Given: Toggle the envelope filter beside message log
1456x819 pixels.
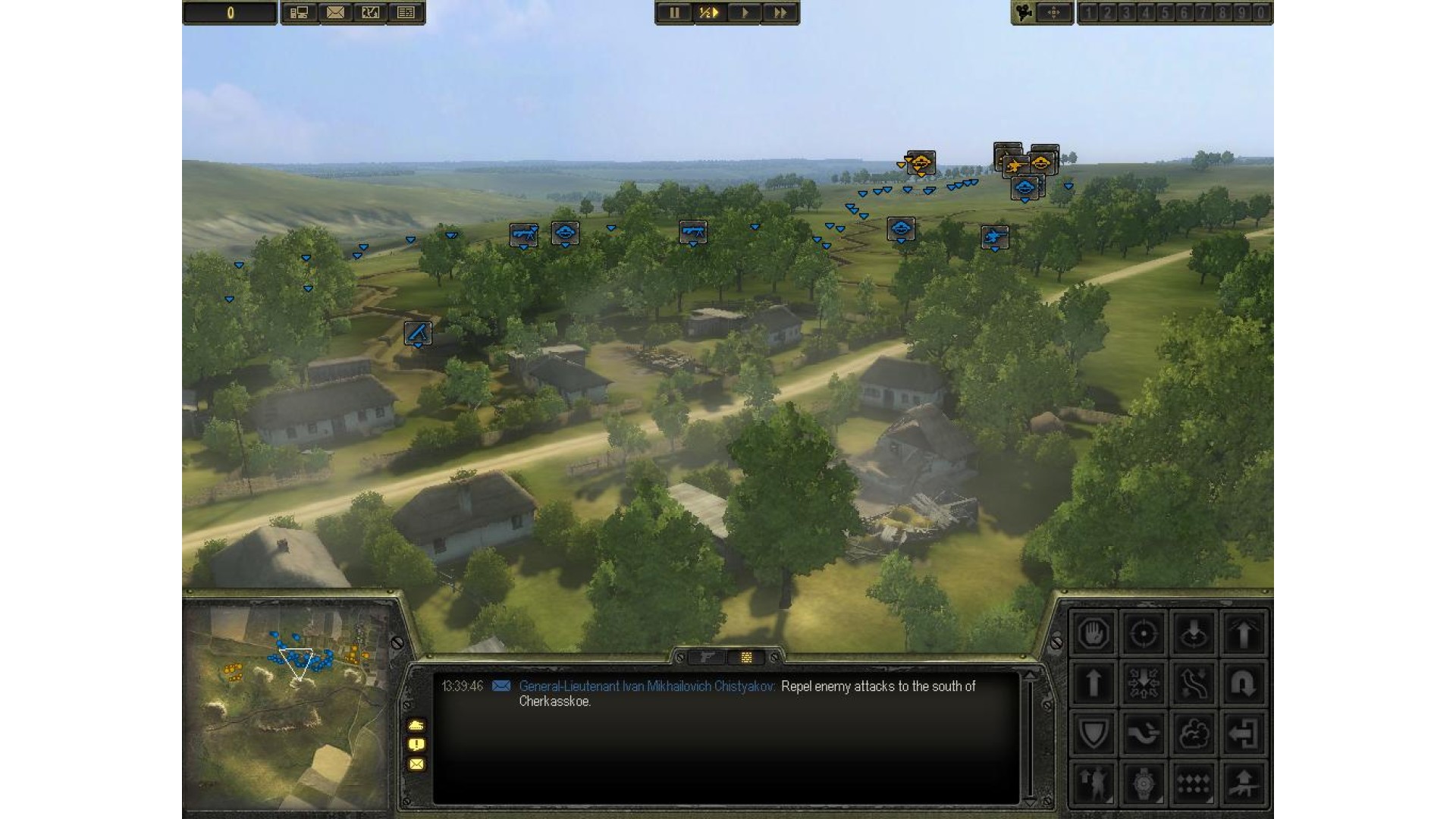Looking at the screenshot, I should coord(416,764).
